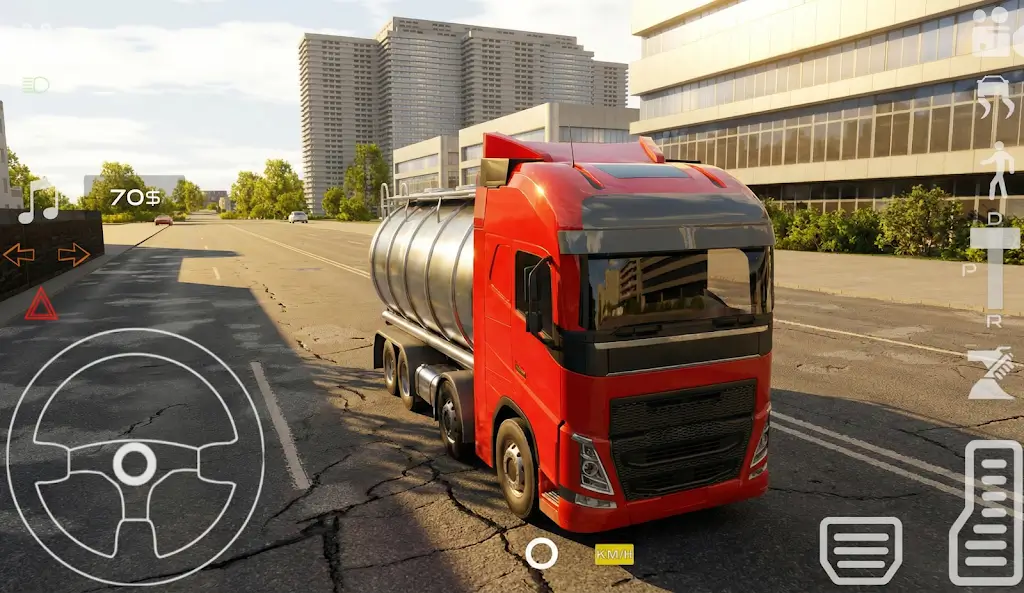Image resolution: width=1024 pixels, height=593 pixels.
Task: Toggle the headlights icon
Action: click(35, 85)
